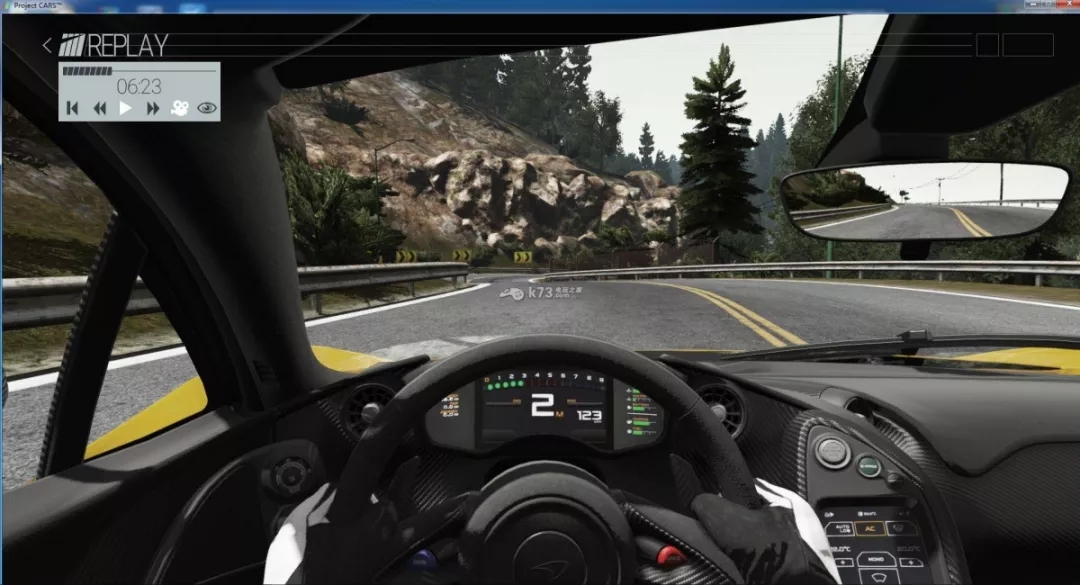Play the replay
The image size is (1080, 585).
[126, 108]
